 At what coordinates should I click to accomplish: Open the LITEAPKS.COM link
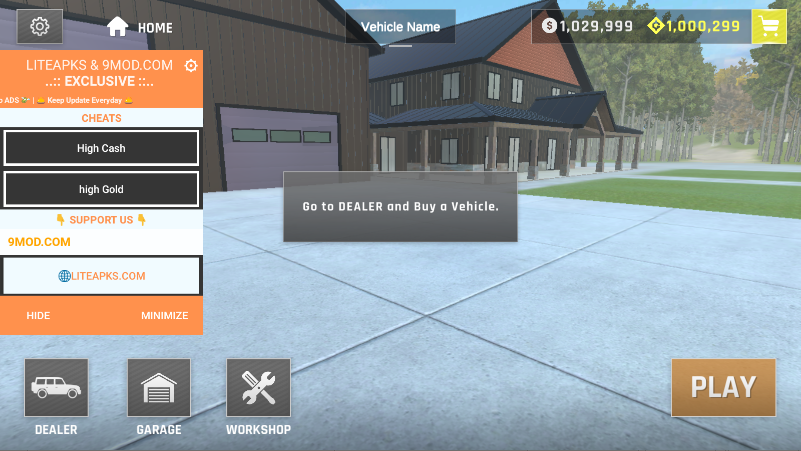(102, 276)
